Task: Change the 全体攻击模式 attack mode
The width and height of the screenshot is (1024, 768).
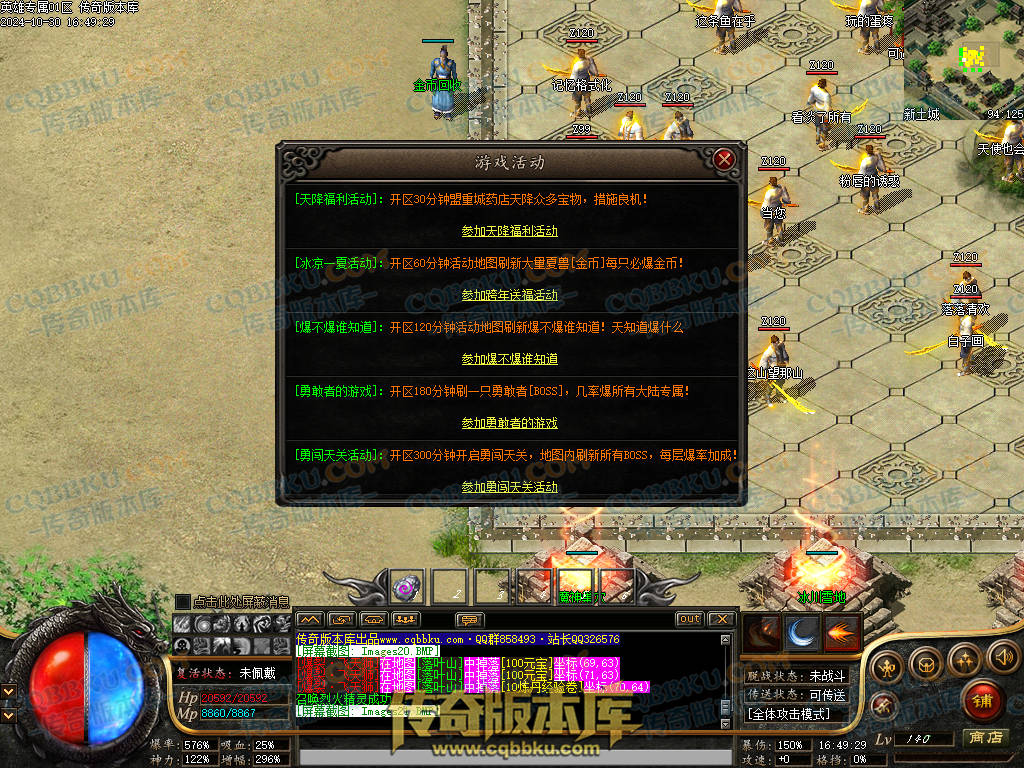Action: (x=789, y=714)
